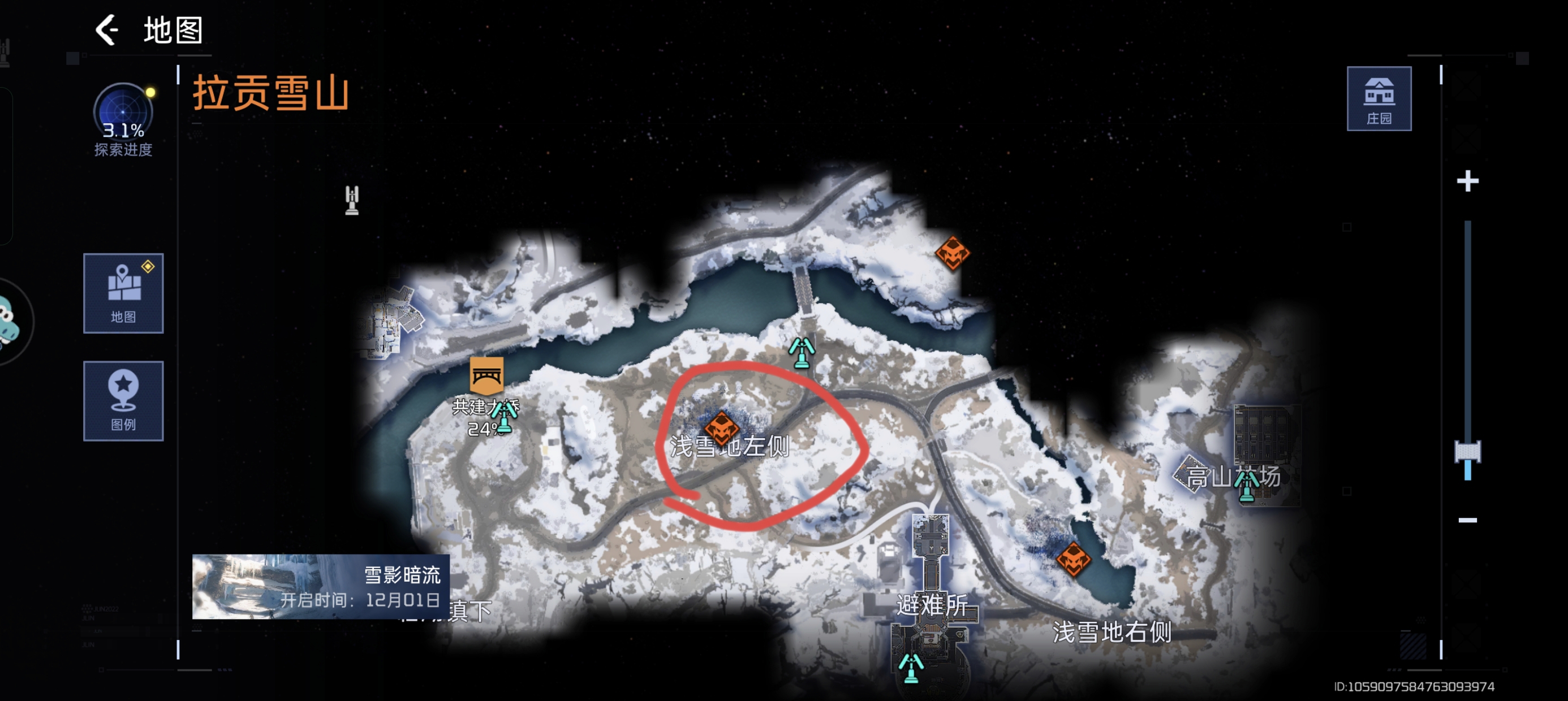Open the 图例 legend panel
This screenshot has width=1568, height=701.
pos(123,400)
